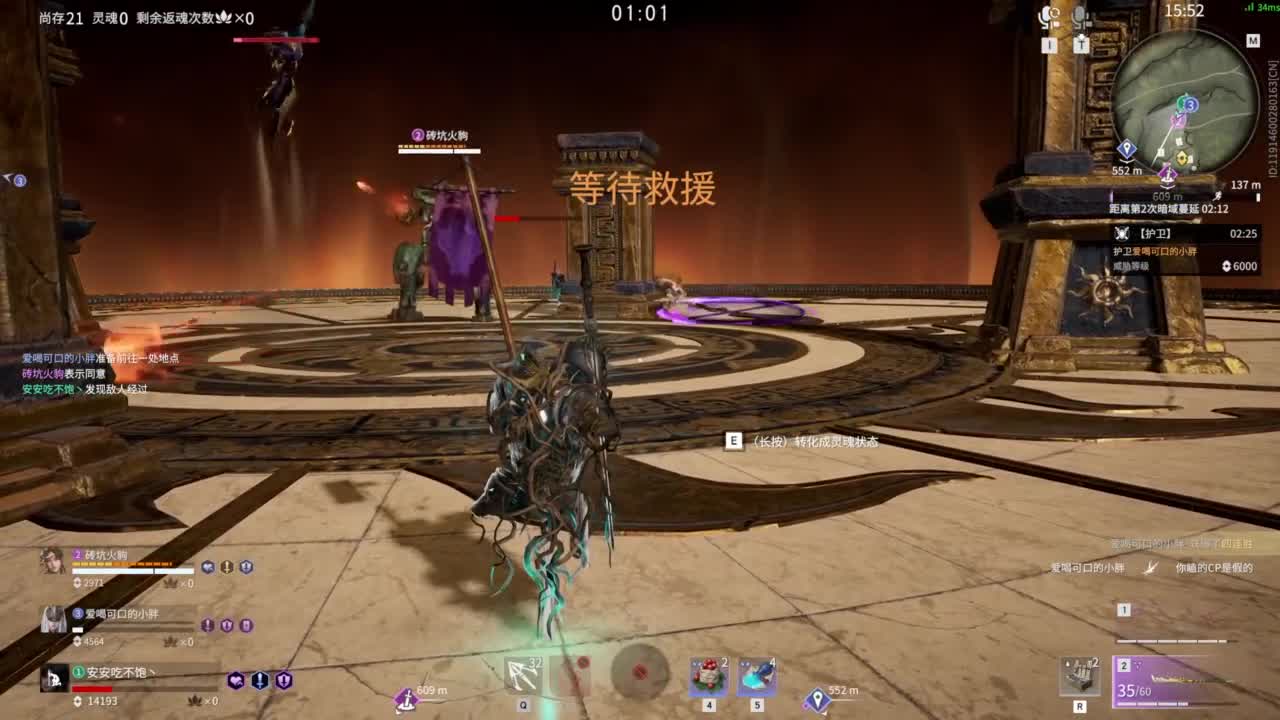
Task: Expand the minimap with the M button
Action: tap(1251, 42)
